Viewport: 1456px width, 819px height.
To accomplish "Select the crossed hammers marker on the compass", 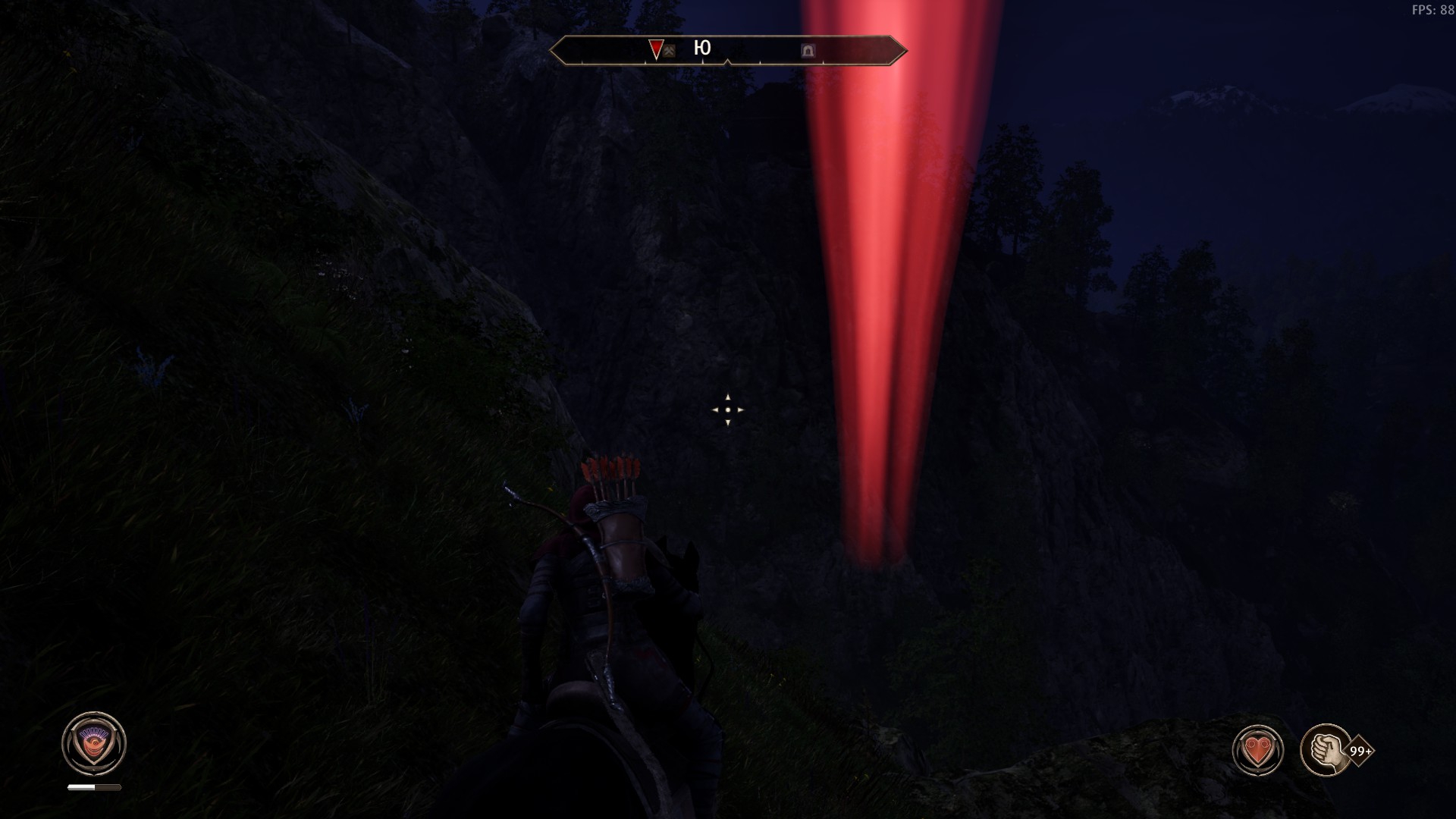I will pyautogui.click(x=670, y=52).
